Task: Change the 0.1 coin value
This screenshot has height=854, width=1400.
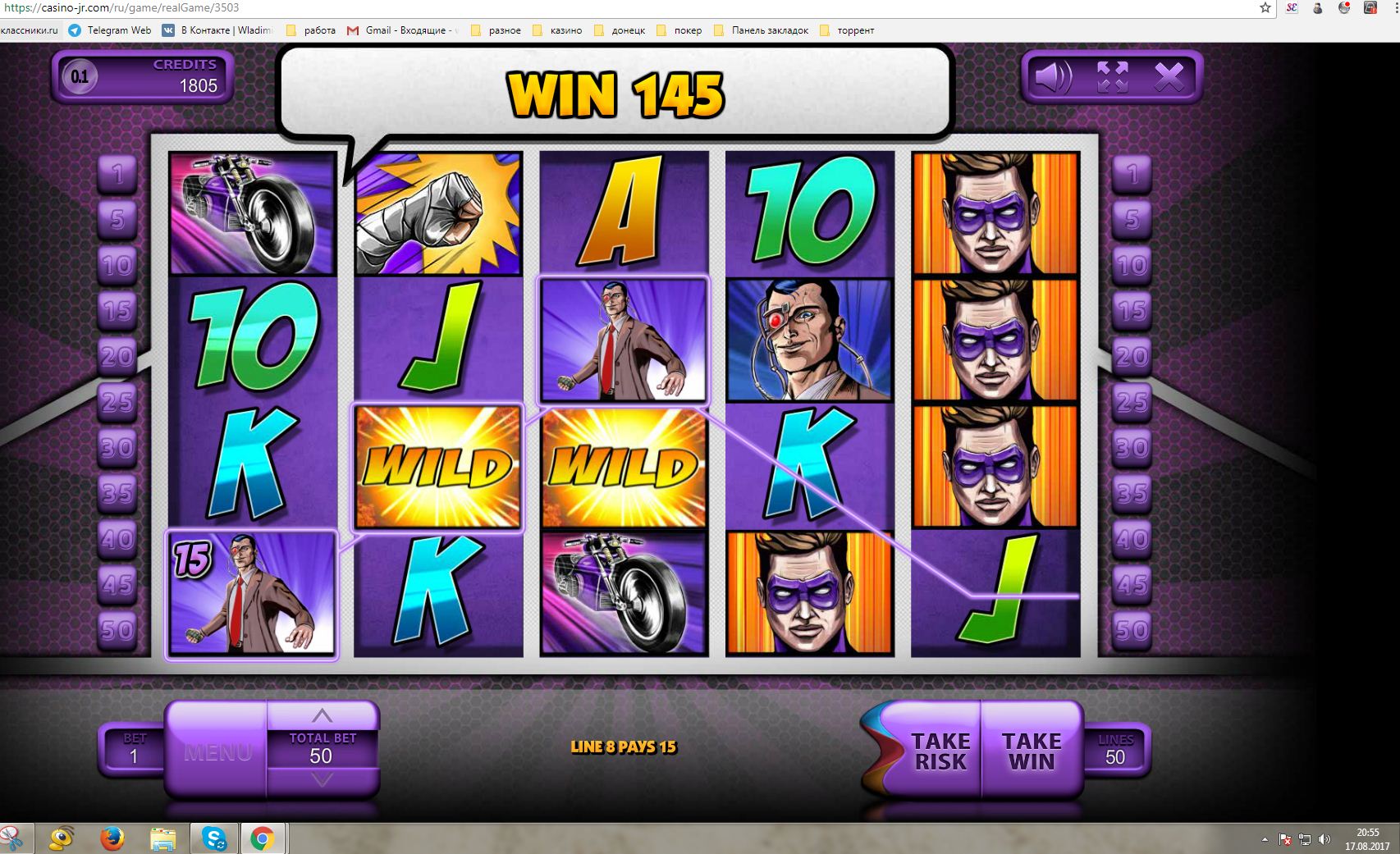Action: [x=80, y=77]
